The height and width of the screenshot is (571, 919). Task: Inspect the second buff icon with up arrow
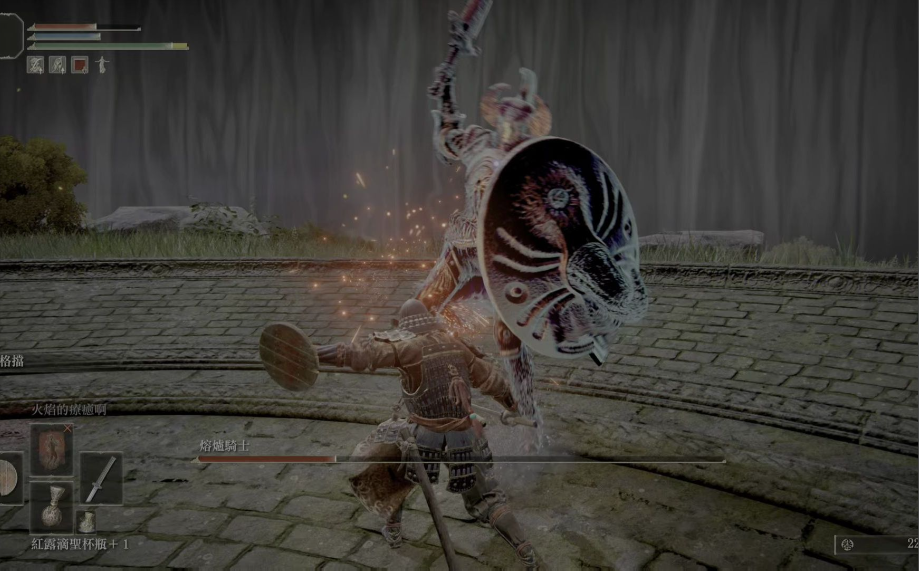[x=58, y=65]
